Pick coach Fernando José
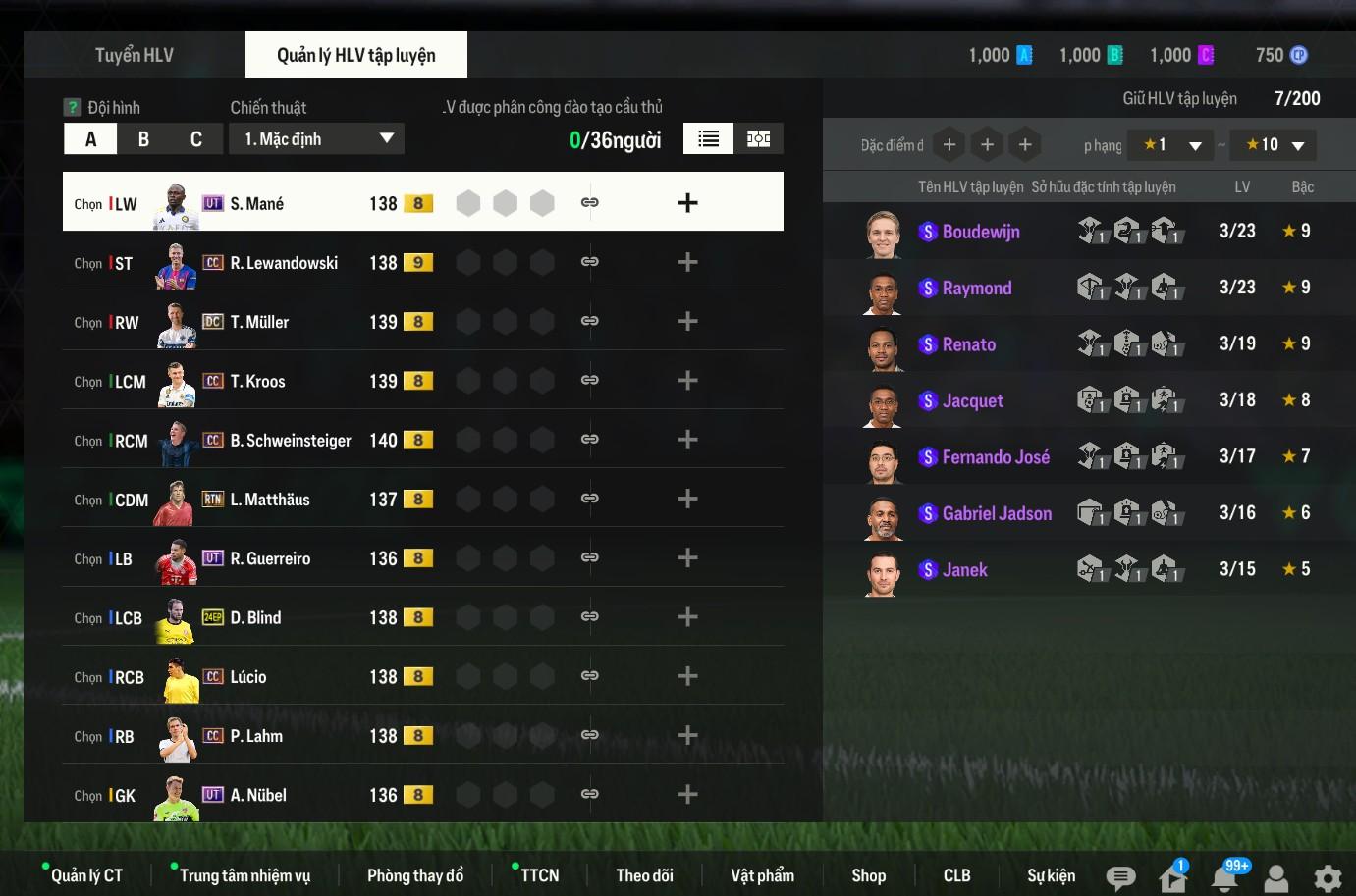Screen dimensions: 1356x896 click(x=995, y=457)
